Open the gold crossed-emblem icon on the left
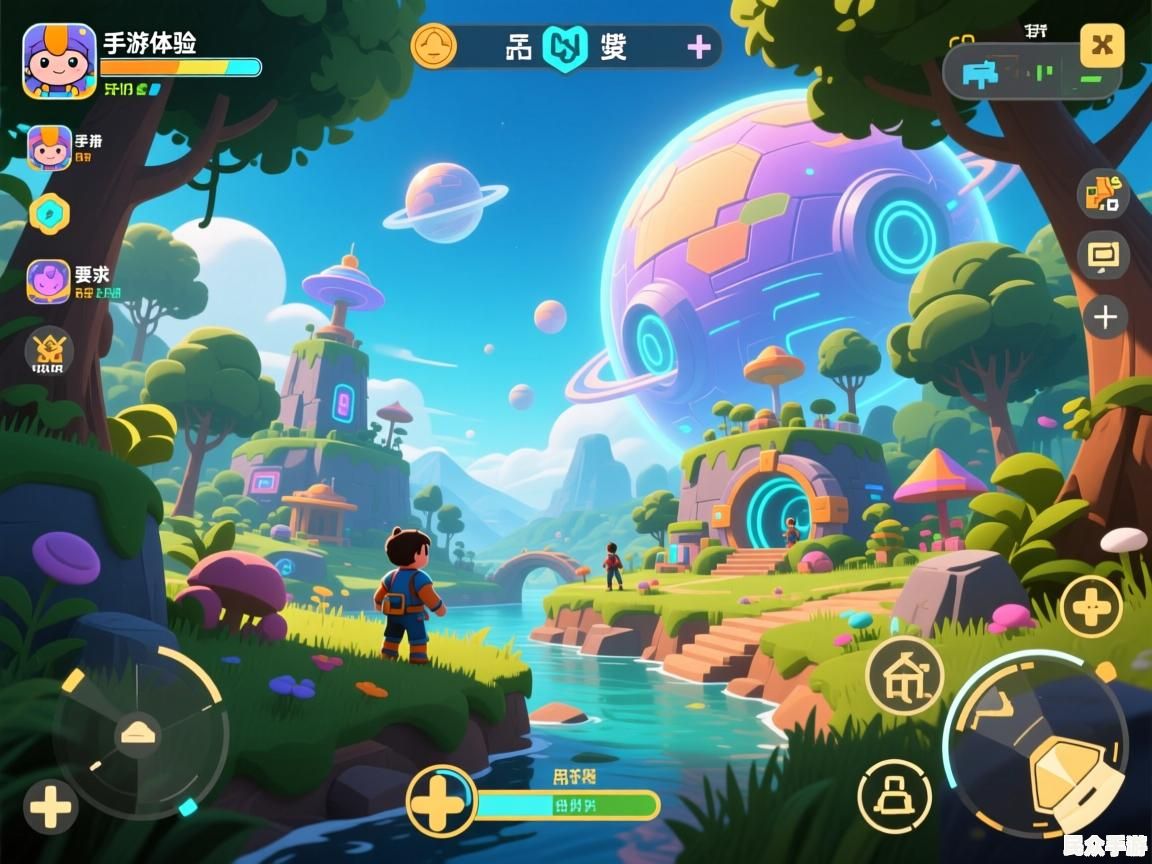Screen dimensions: 1152x864 tap(49, 351)
